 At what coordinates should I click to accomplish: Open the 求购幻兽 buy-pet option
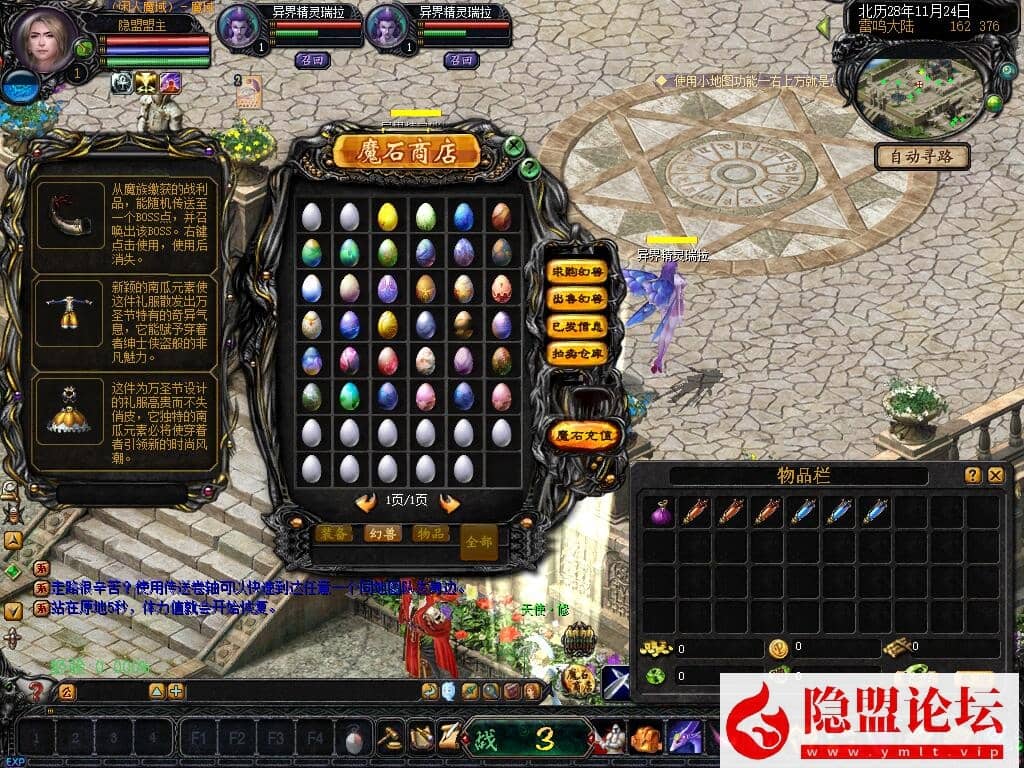[578, 272]
